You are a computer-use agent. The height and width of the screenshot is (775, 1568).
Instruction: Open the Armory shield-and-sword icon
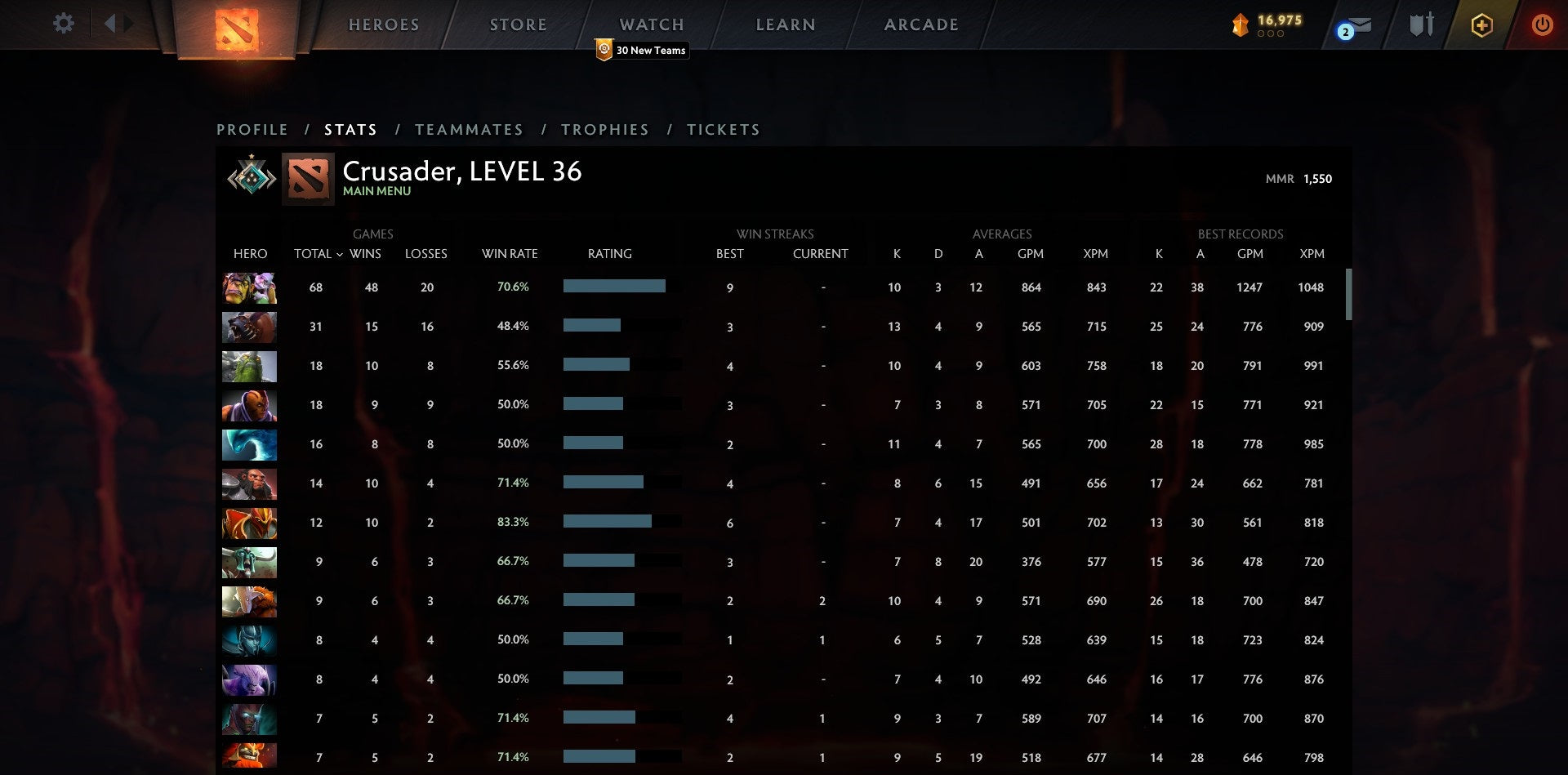point(1421,24)
